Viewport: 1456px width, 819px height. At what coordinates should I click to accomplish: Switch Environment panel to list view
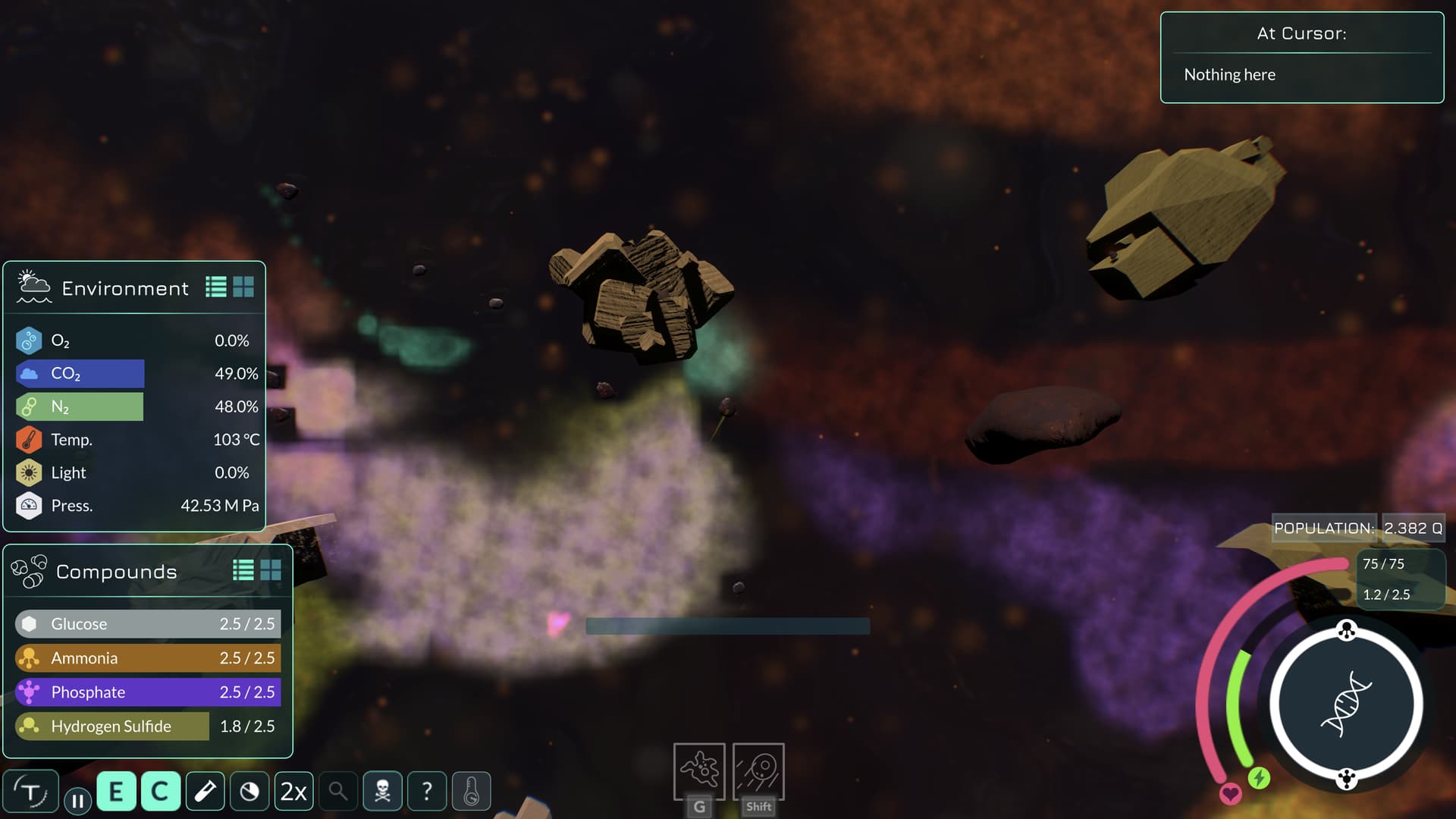[216, 287]
